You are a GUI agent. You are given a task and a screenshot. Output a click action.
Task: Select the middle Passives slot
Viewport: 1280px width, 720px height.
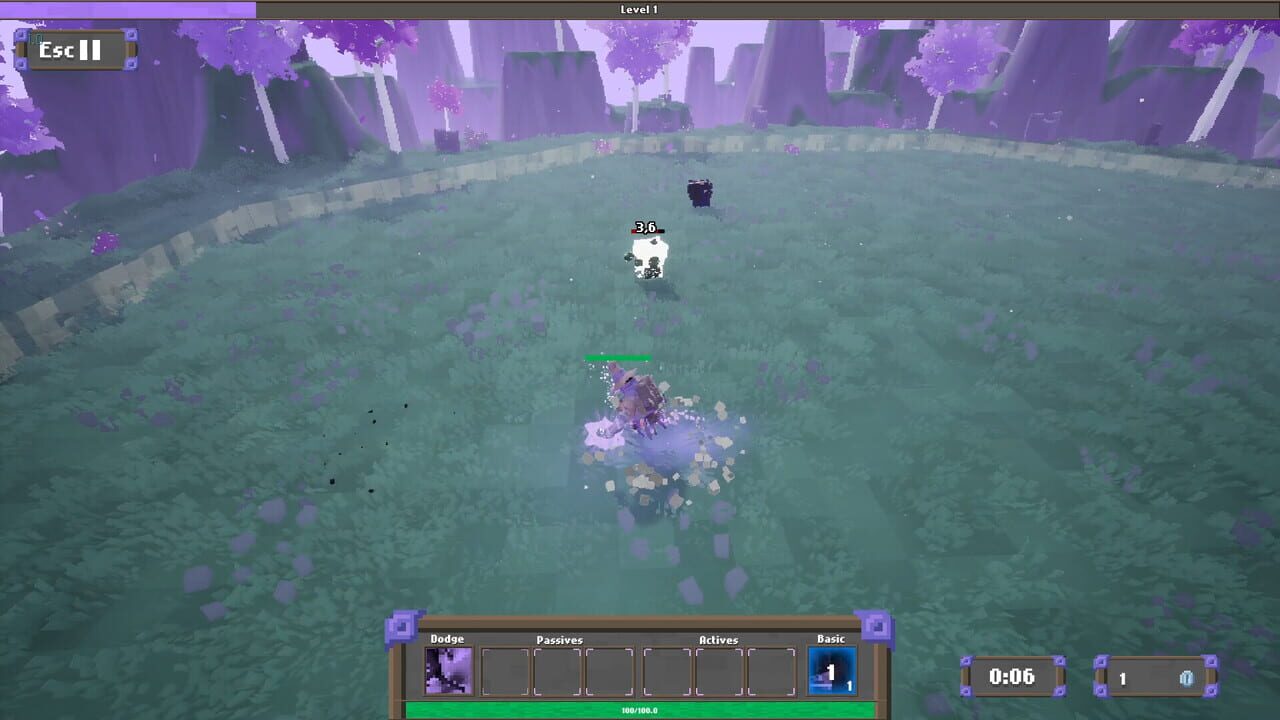[557, 670]
